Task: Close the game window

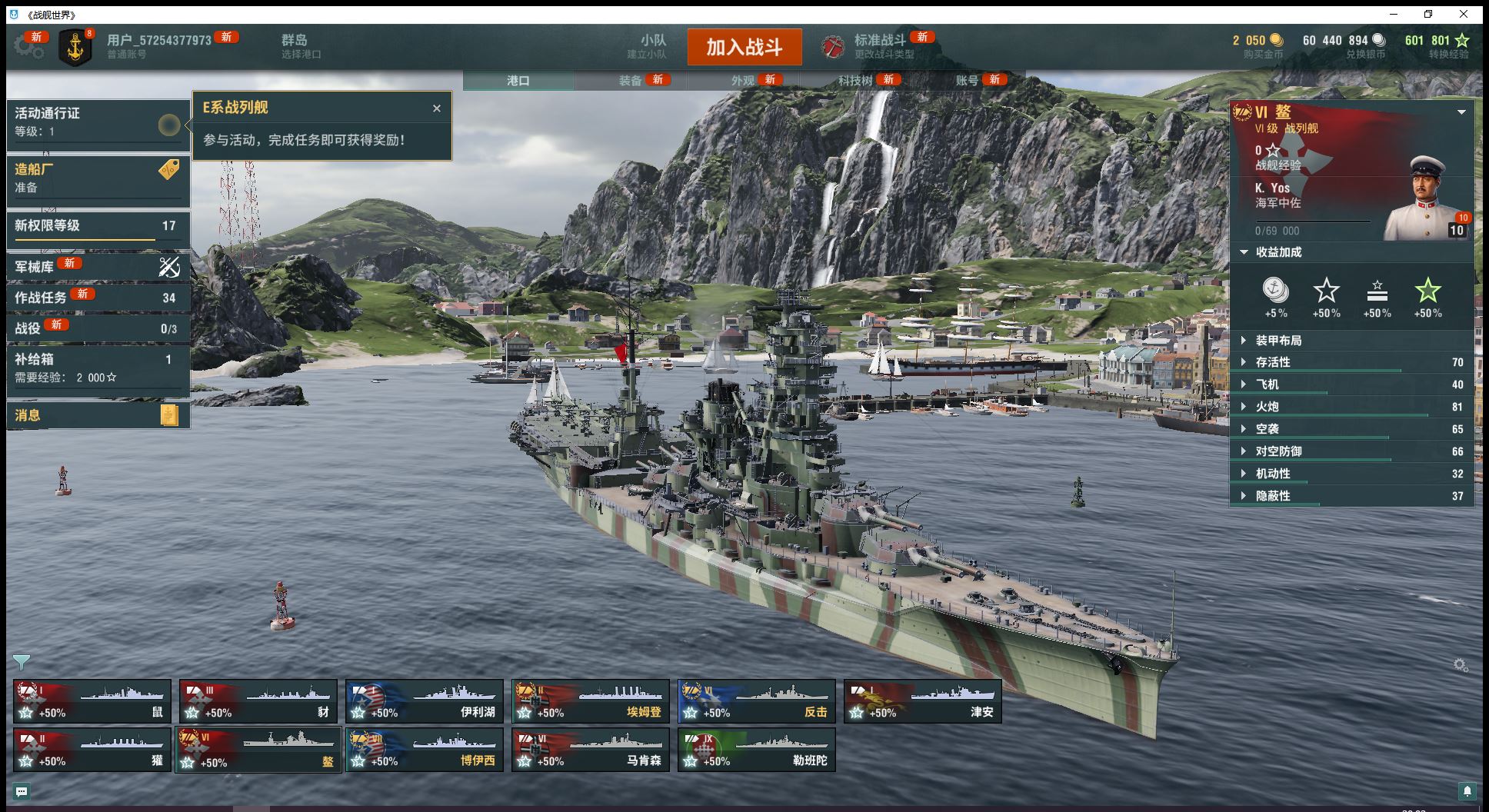Action: coord(1464,14)
